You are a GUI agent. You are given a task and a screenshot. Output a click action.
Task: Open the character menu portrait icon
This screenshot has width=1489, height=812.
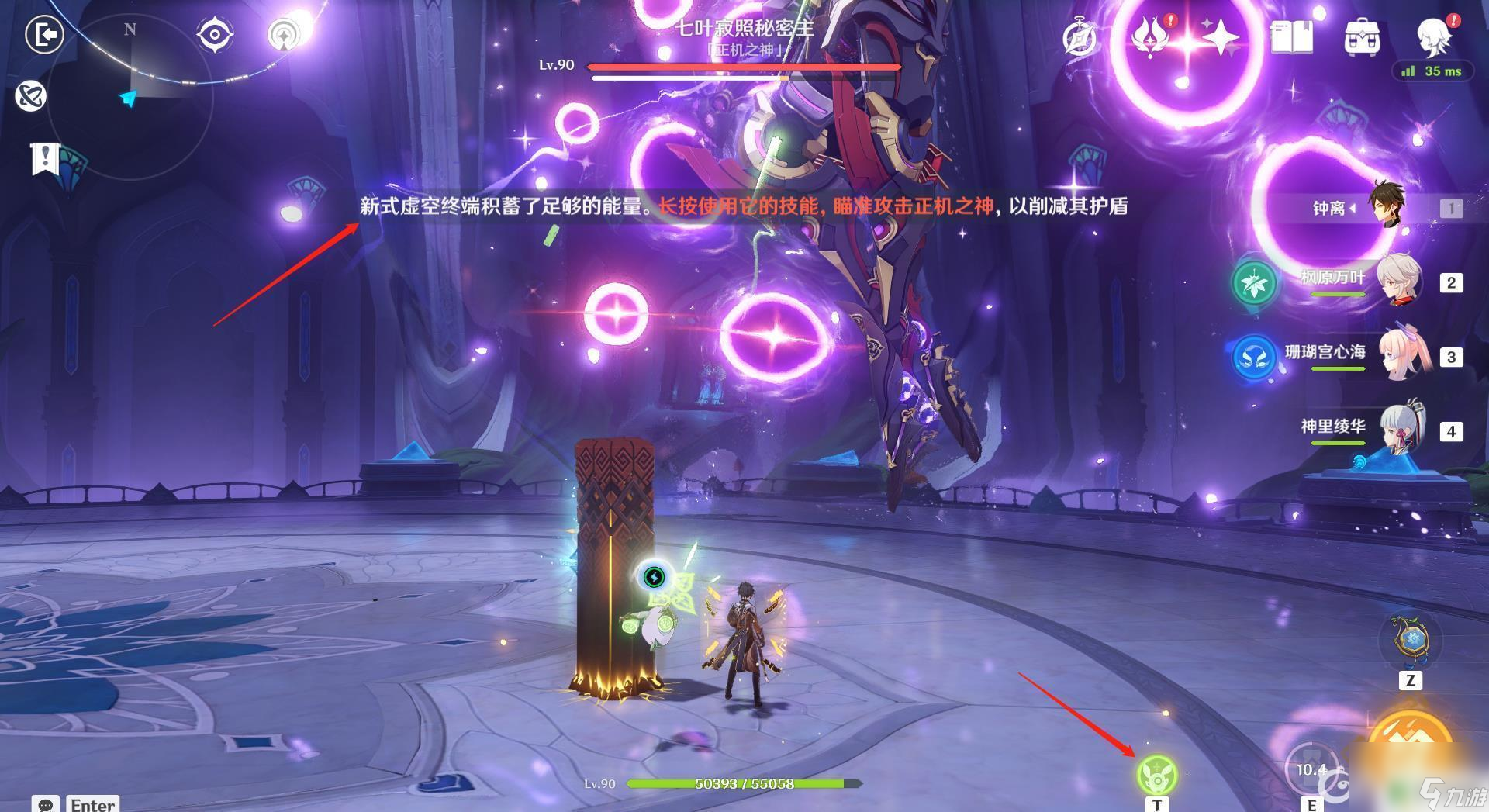coord(1434,36)
